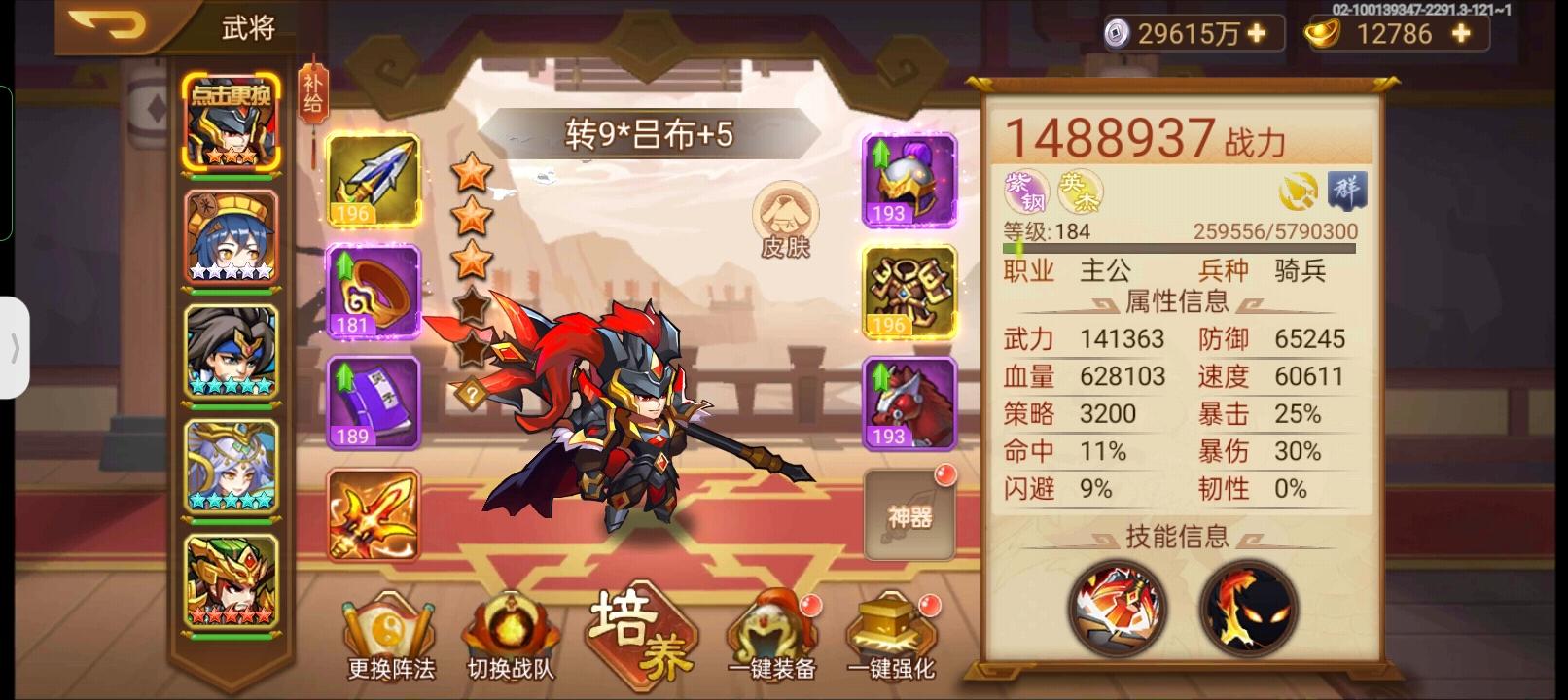
Task: Click the green experience progress bar
Action: point(1177,248)
